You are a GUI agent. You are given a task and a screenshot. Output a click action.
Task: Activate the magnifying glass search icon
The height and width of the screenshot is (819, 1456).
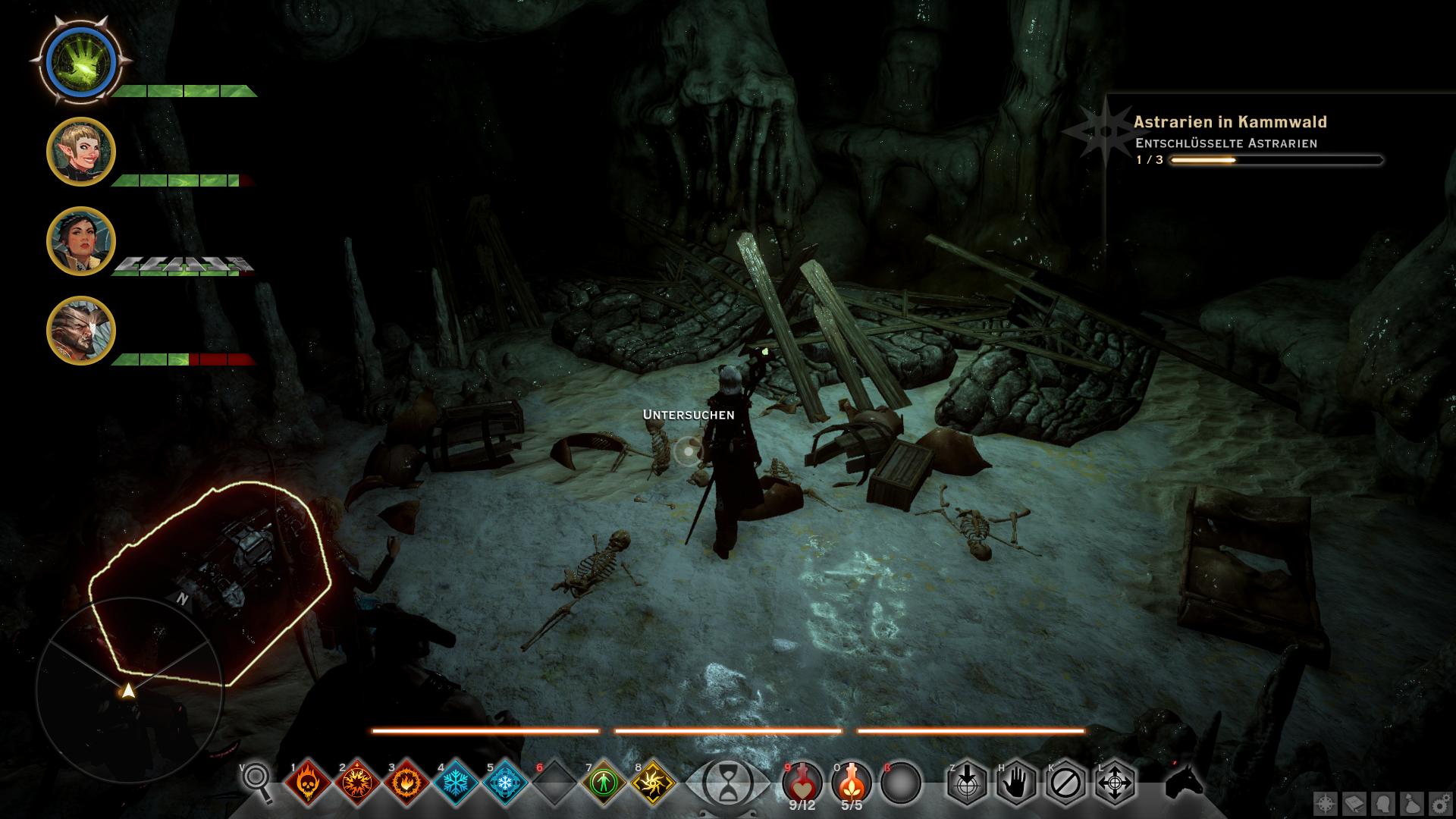coord(258,781)
